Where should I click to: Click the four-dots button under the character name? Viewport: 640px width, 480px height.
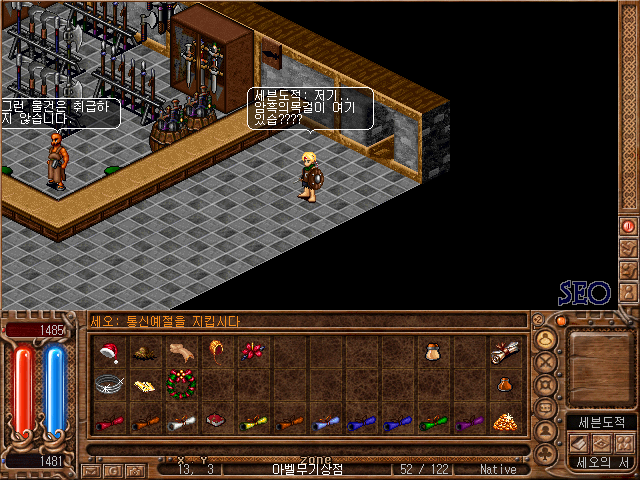click(624, 443)
